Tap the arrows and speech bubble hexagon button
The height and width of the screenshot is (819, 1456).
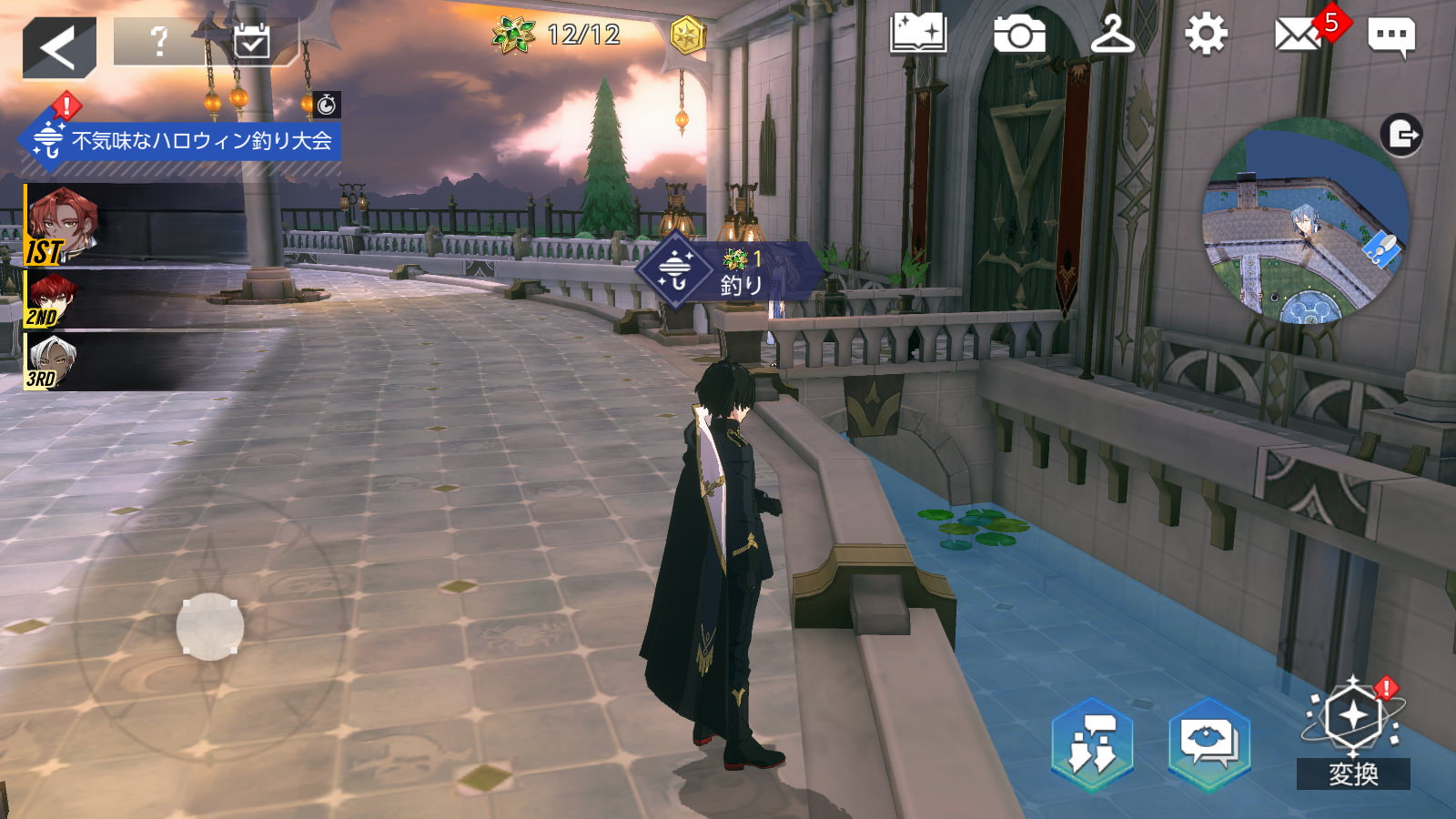tap(1092, 743)
